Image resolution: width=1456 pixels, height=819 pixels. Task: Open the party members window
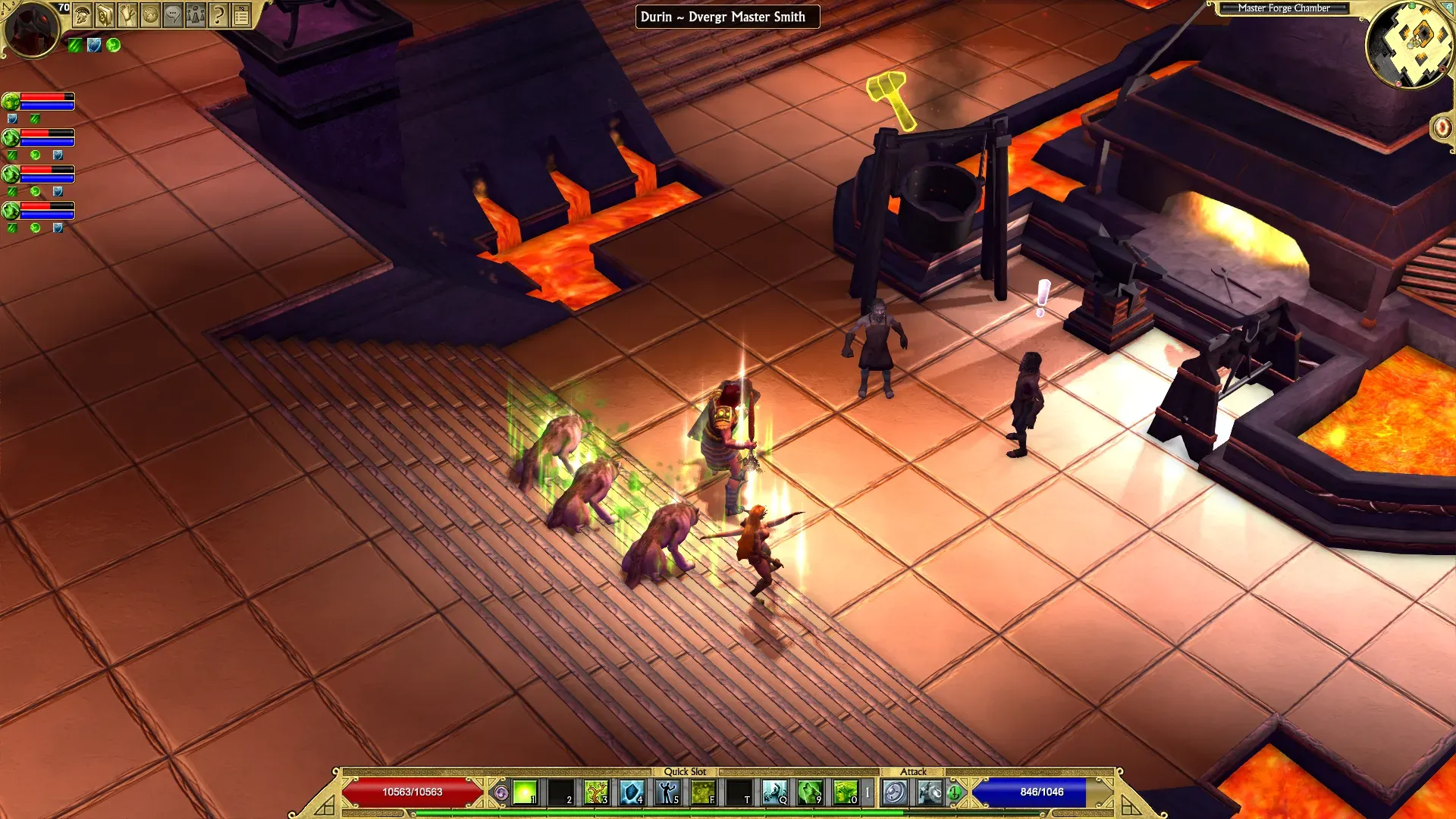196,14
